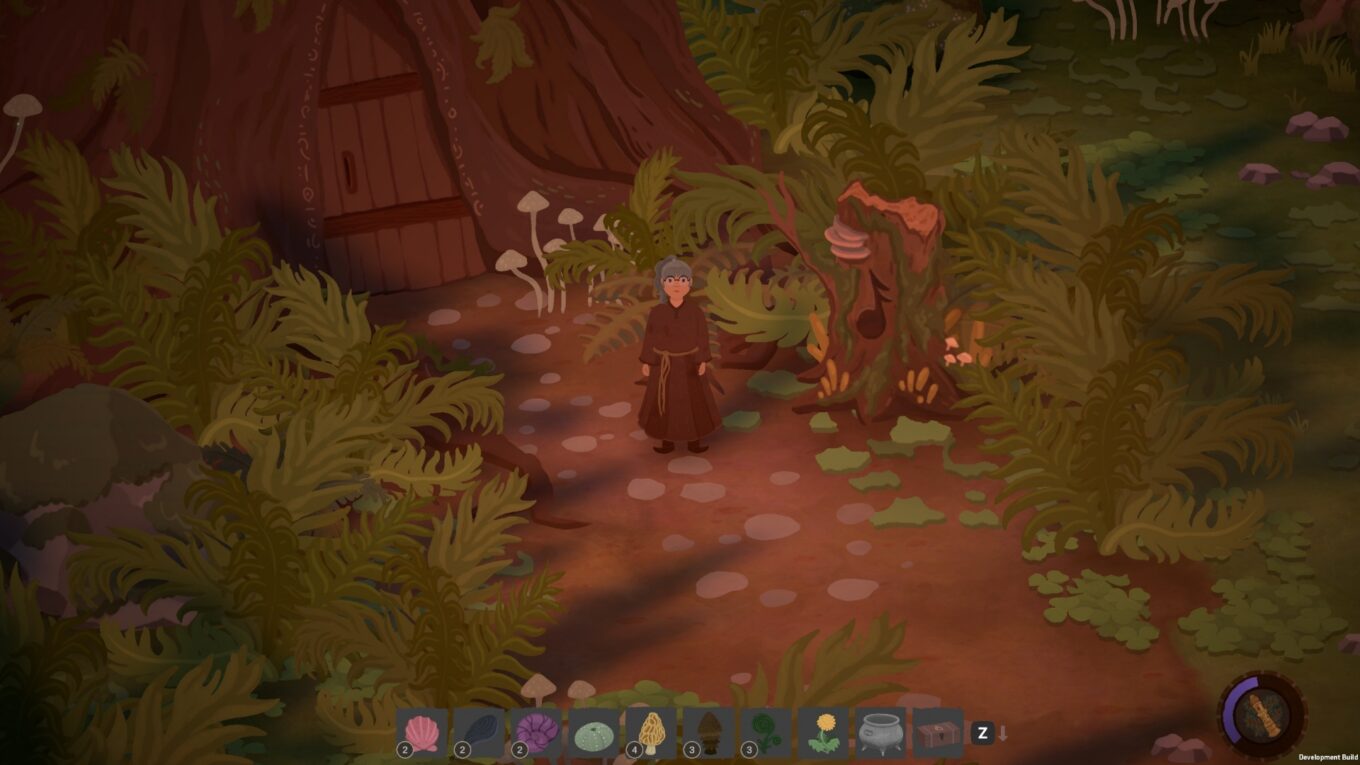Choose the dark mussel shell slot
This screenshot has height=765, width=1360.
pos(479,733)
